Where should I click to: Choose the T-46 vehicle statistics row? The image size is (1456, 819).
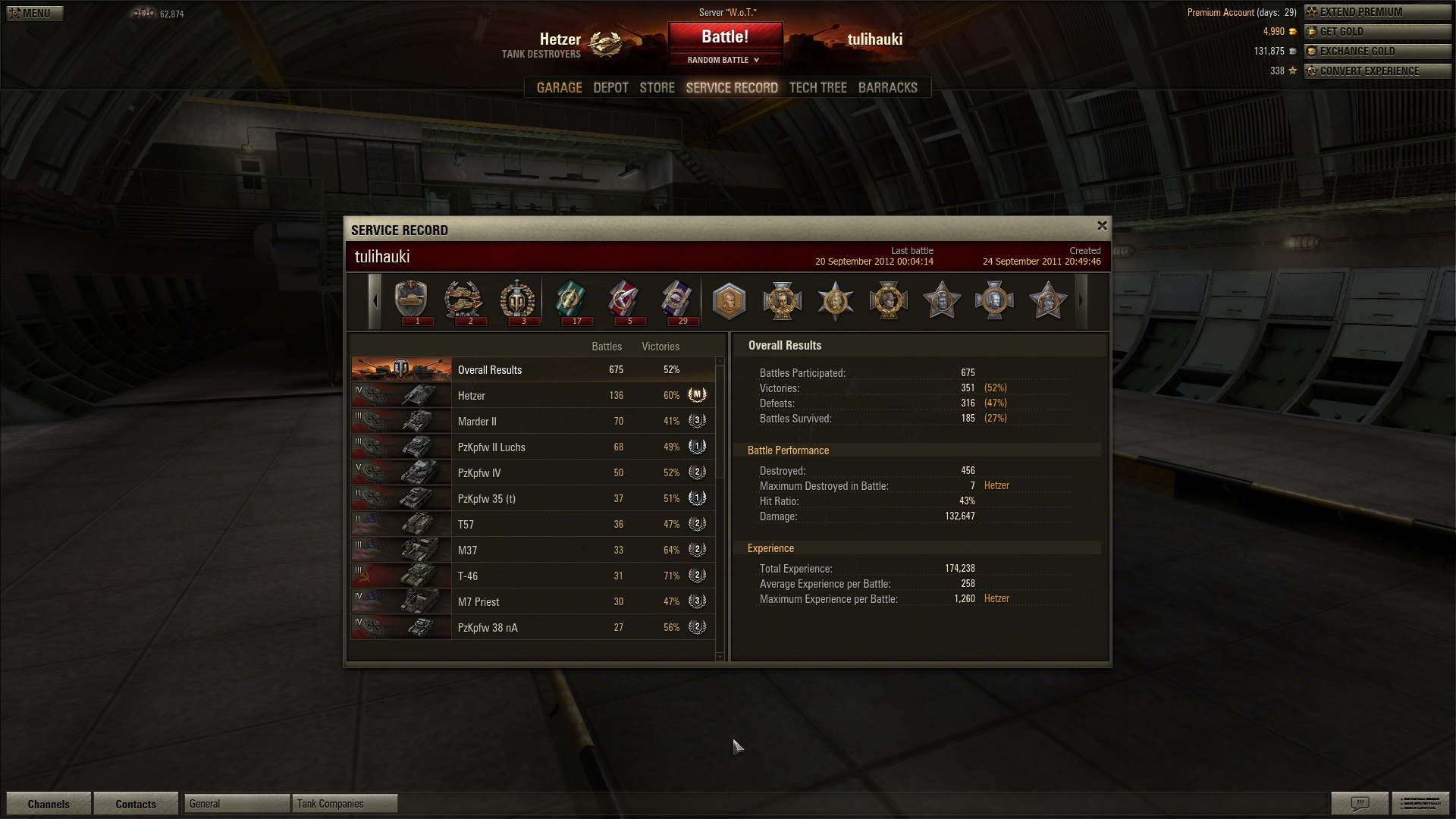click(531, 576)
